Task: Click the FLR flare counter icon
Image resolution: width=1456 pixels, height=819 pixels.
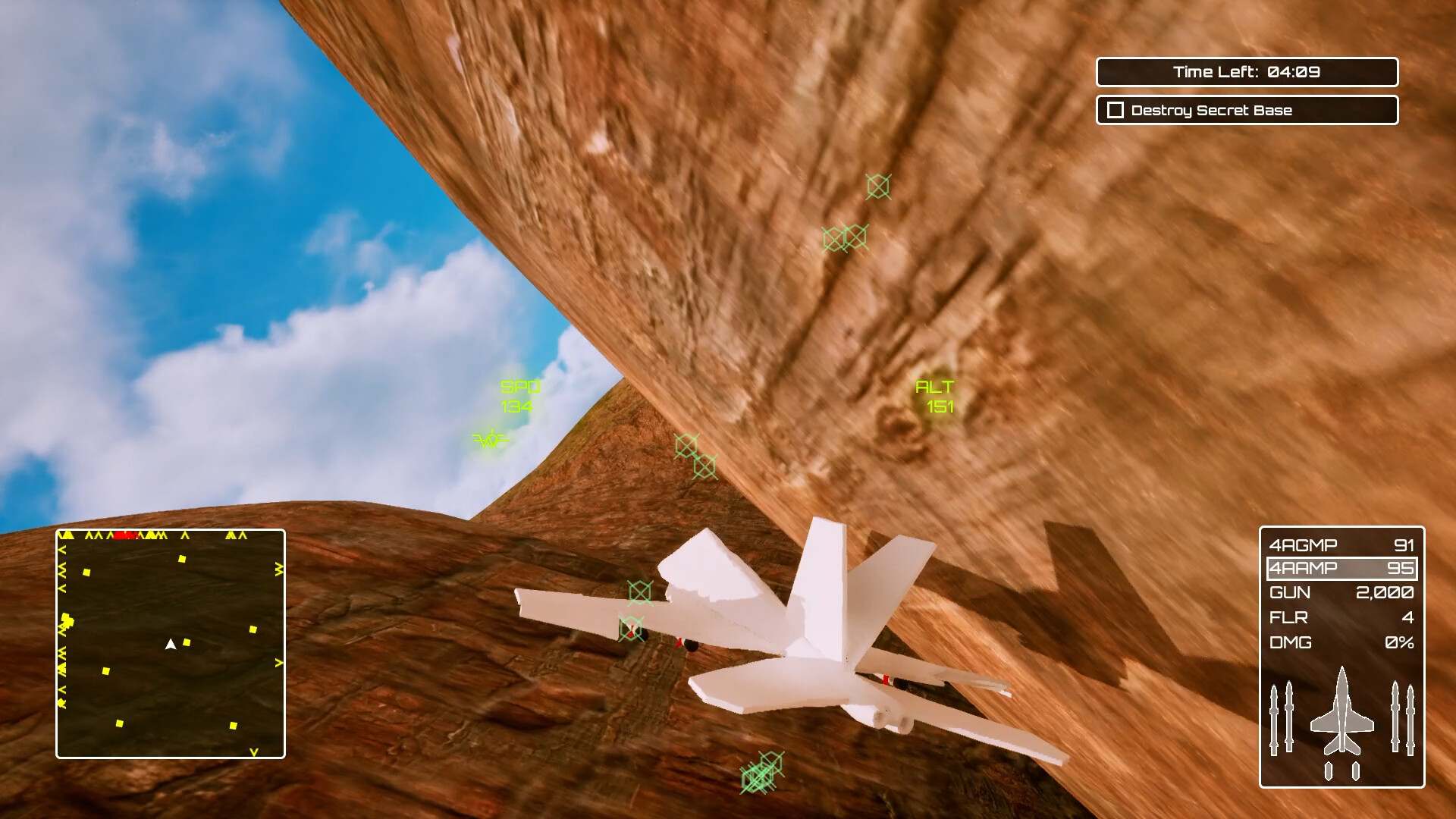Action: pyautogui.click(x=1341, y=617)
